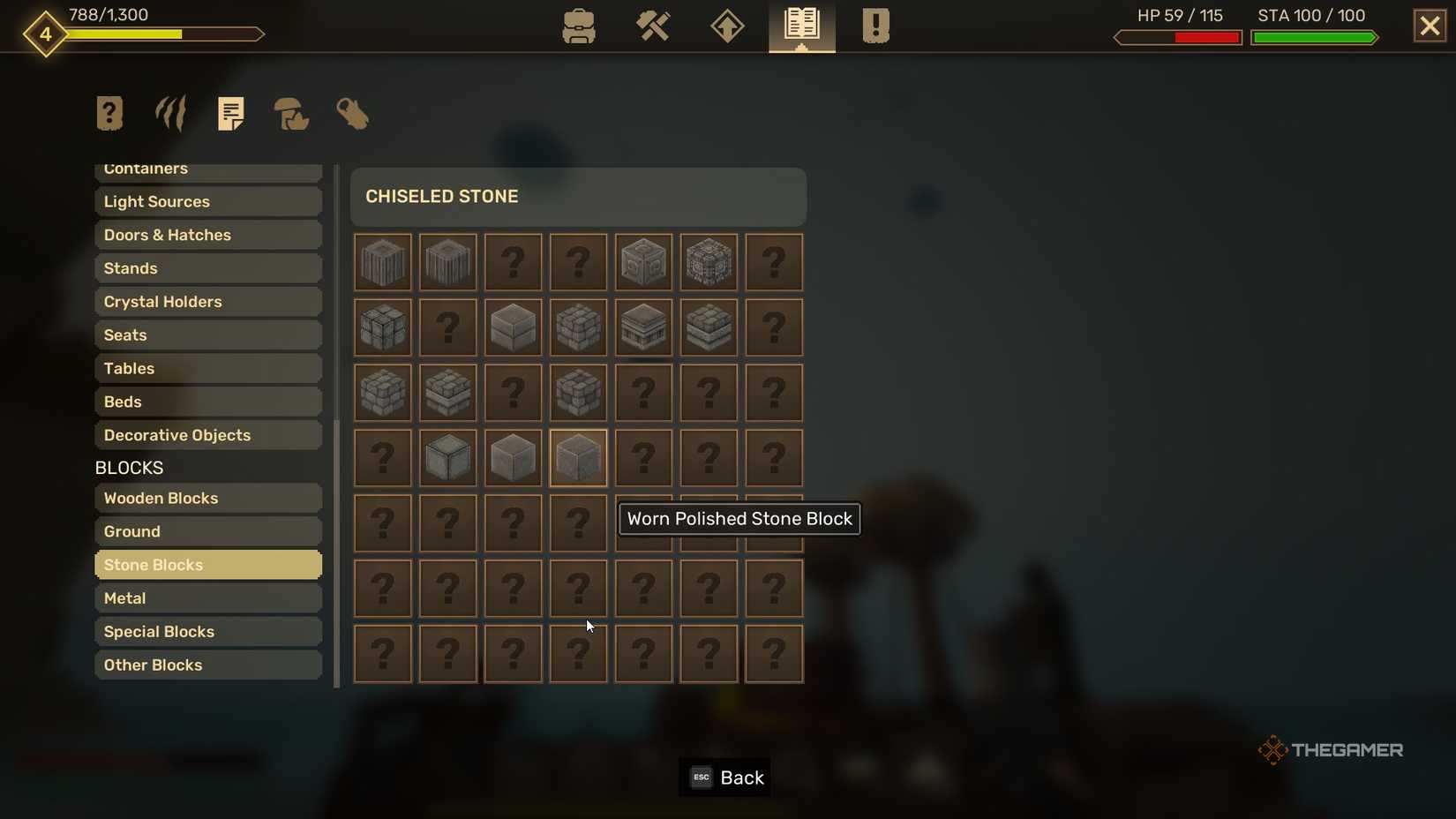The height and width of the screenshot is (819, 1456).
Task: Open the backpack inventory icon
Action: [x=578, y=26]
